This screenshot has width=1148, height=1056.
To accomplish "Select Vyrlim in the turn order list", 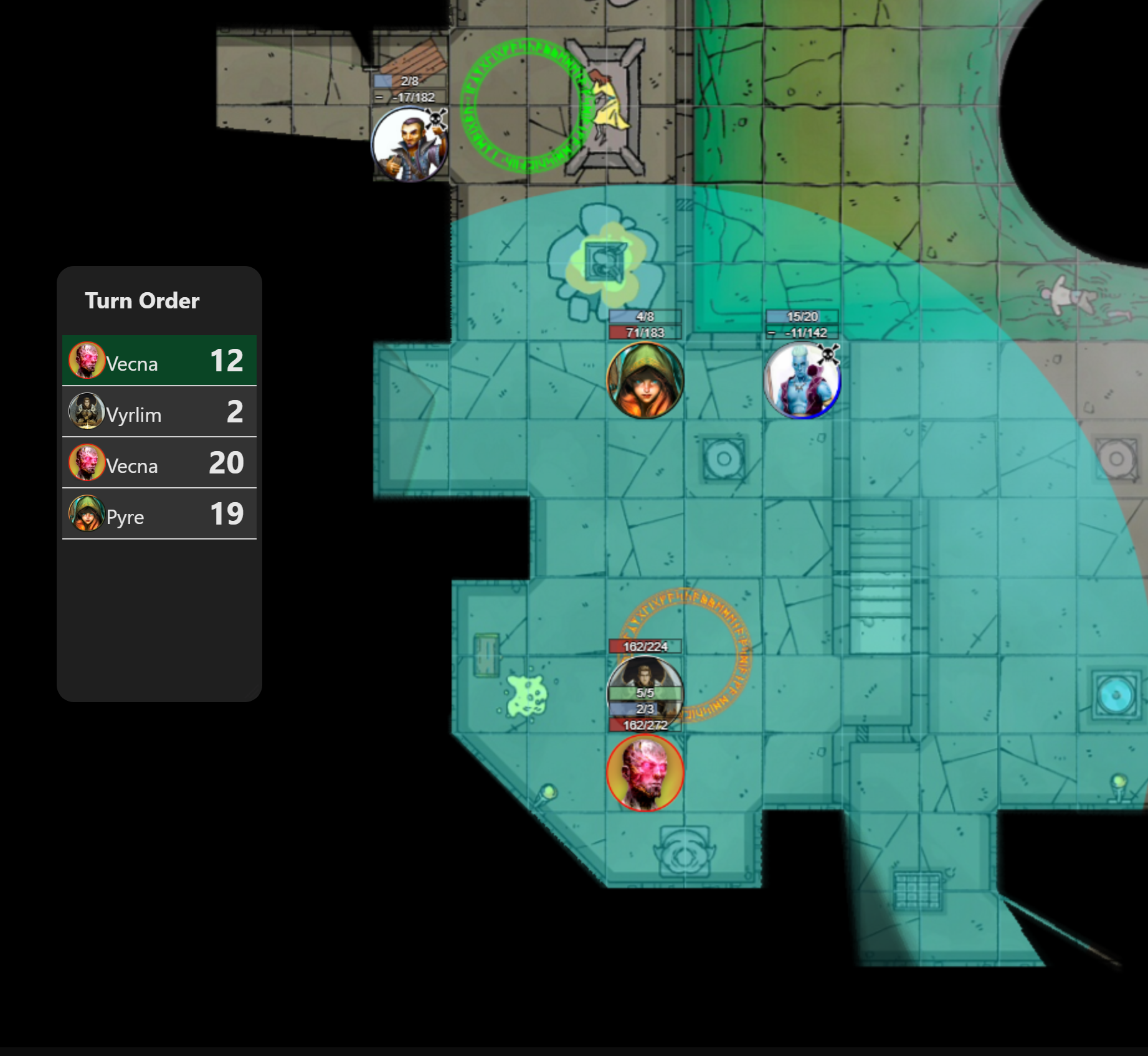I will (x=159, y=412).
